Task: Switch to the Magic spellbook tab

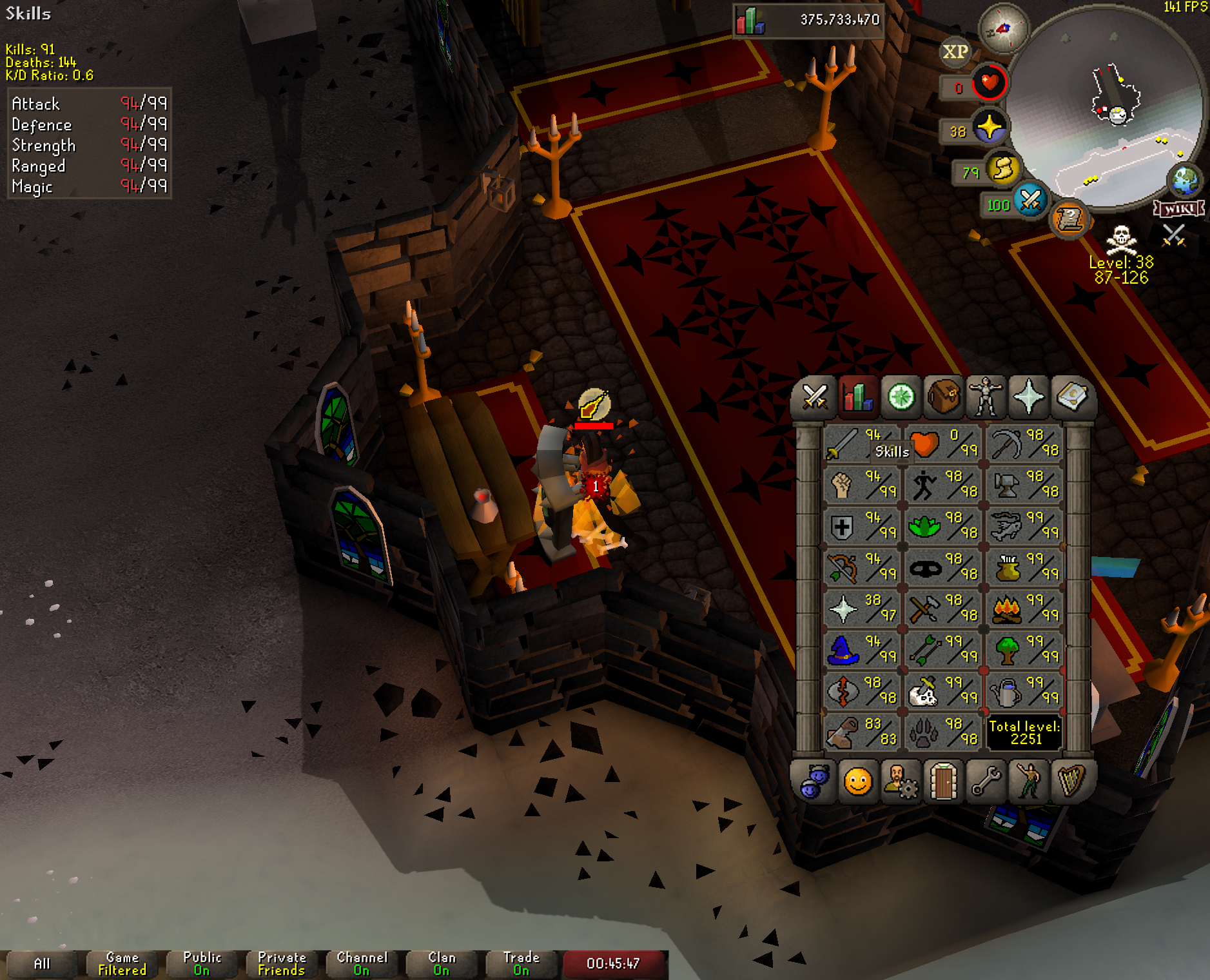Action: click(1071, 397)
